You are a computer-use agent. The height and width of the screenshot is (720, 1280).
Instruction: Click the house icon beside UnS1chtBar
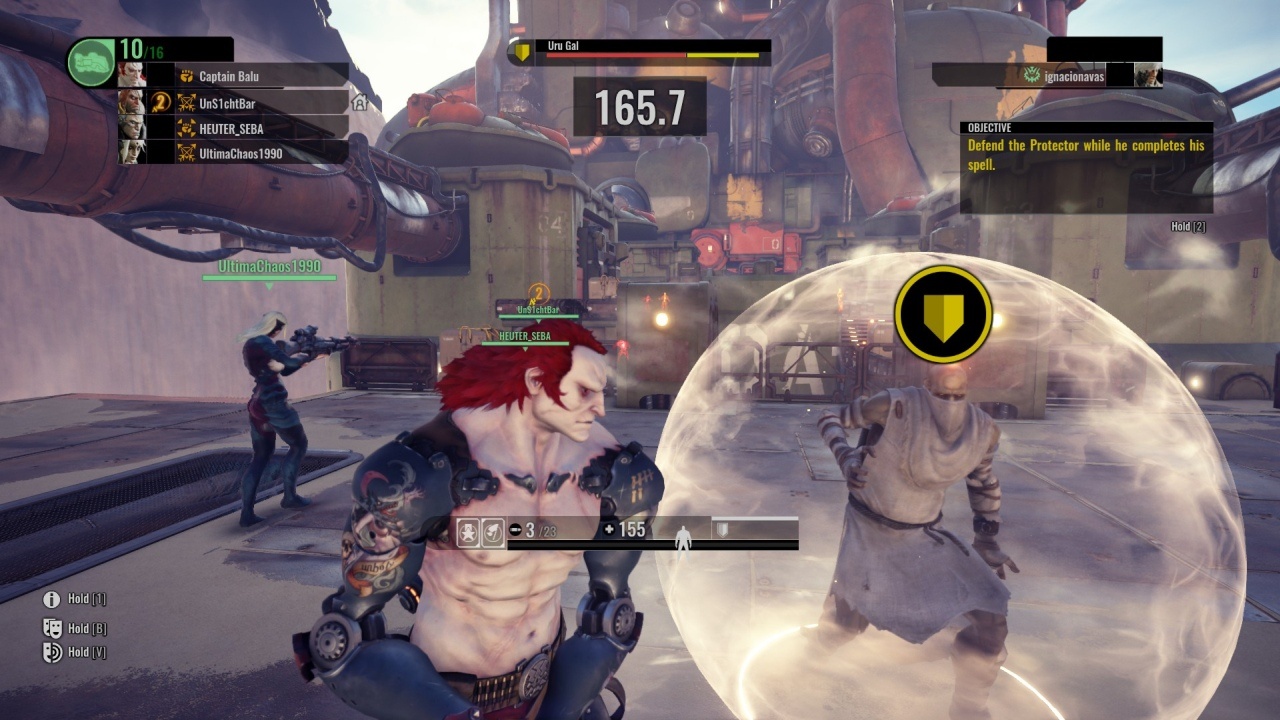click(x=361, y=102)
